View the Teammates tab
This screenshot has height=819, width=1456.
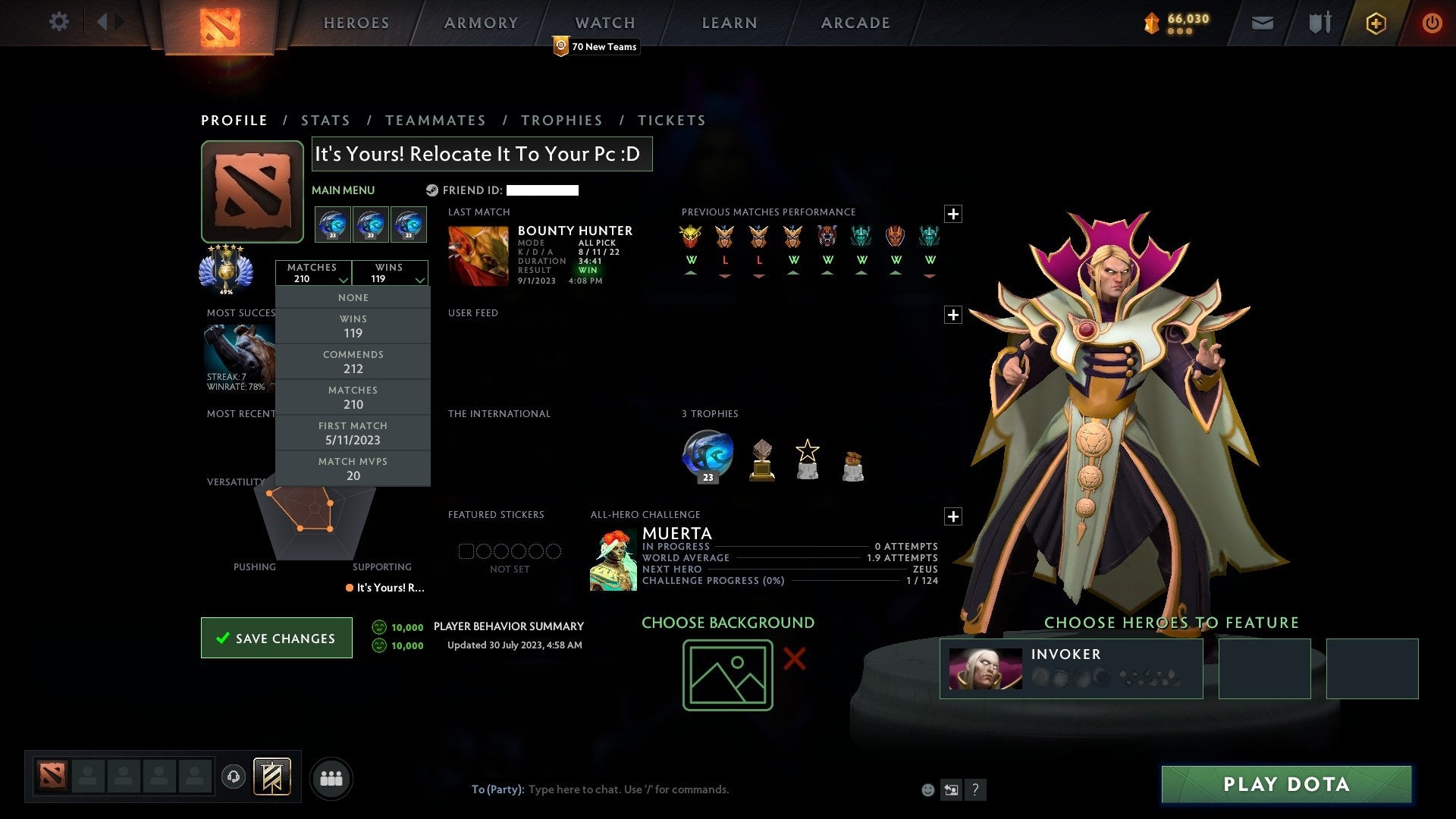435,121
